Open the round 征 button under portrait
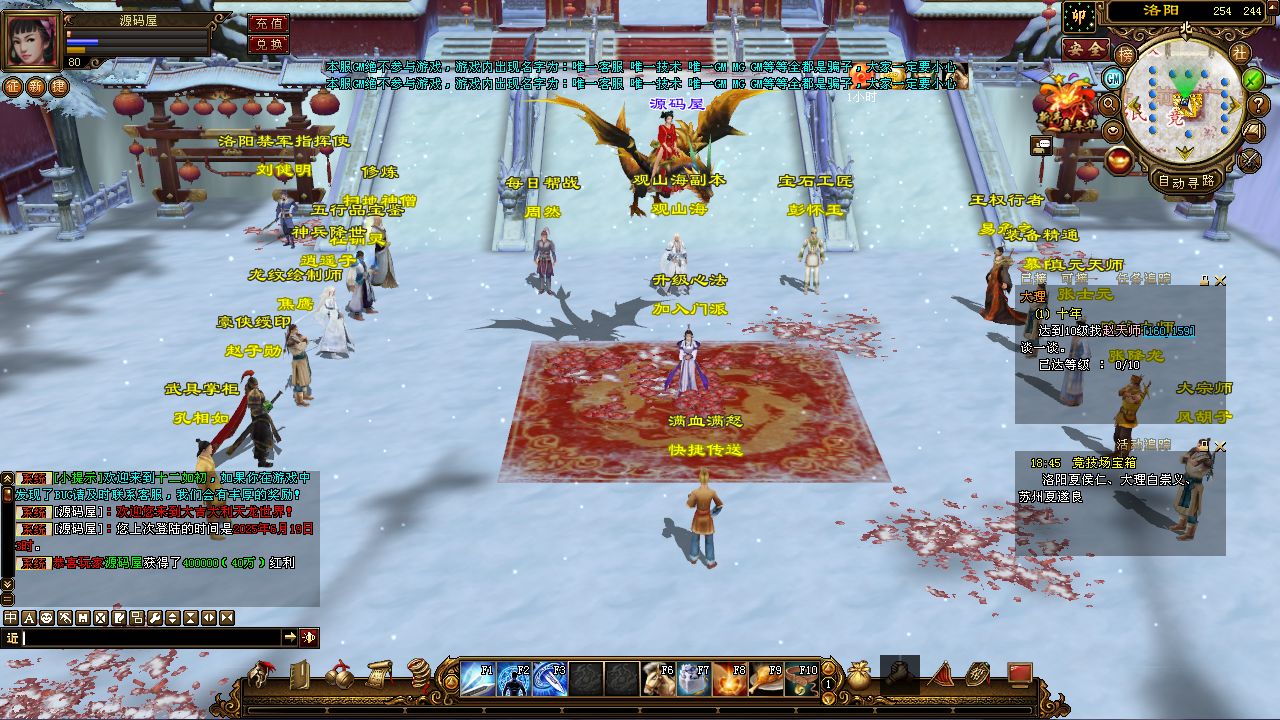Viewport: 1280px width, 720px height. pos(12,86)
